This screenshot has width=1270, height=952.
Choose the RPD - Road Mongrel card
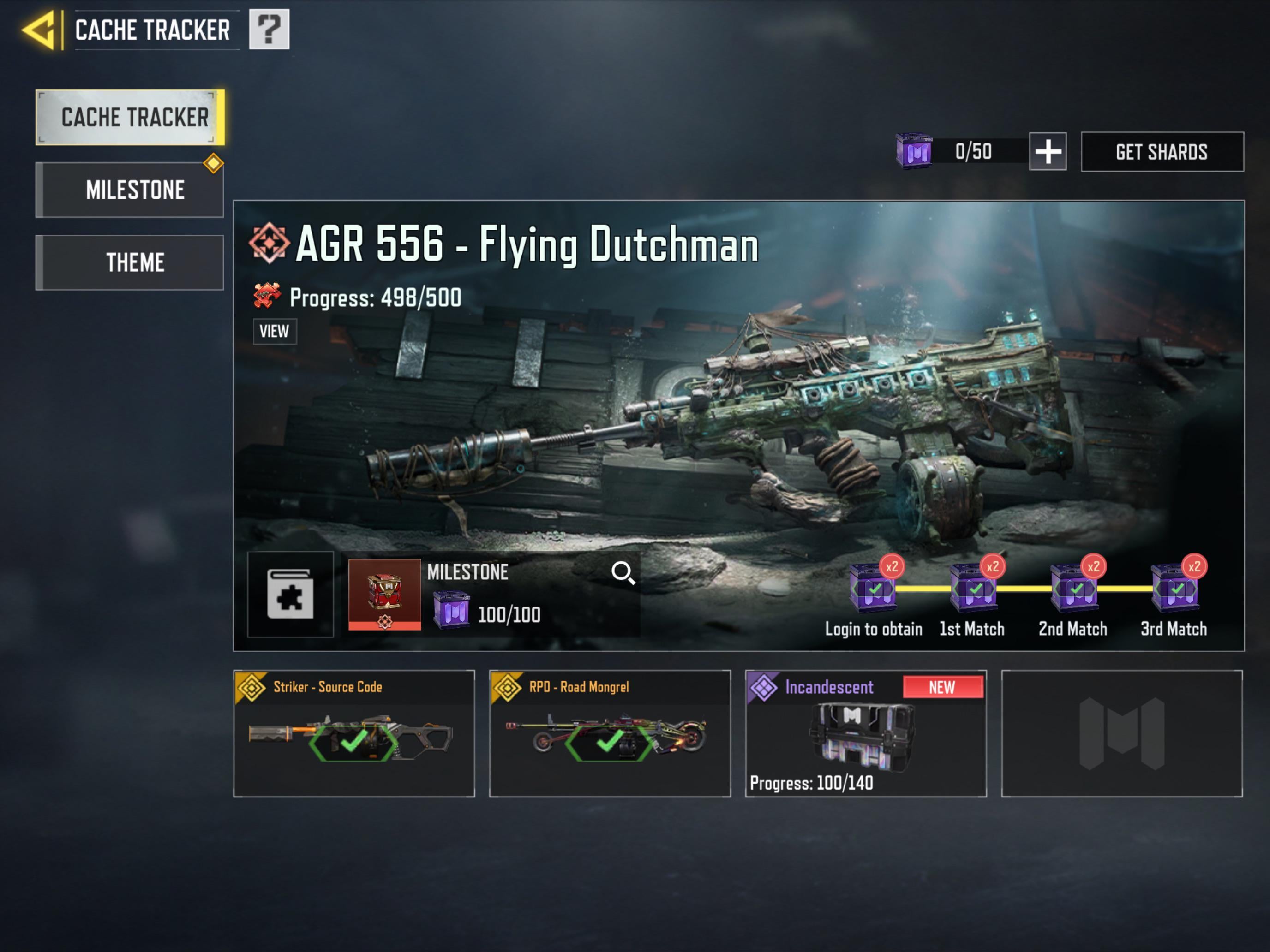tap(610, 733)
